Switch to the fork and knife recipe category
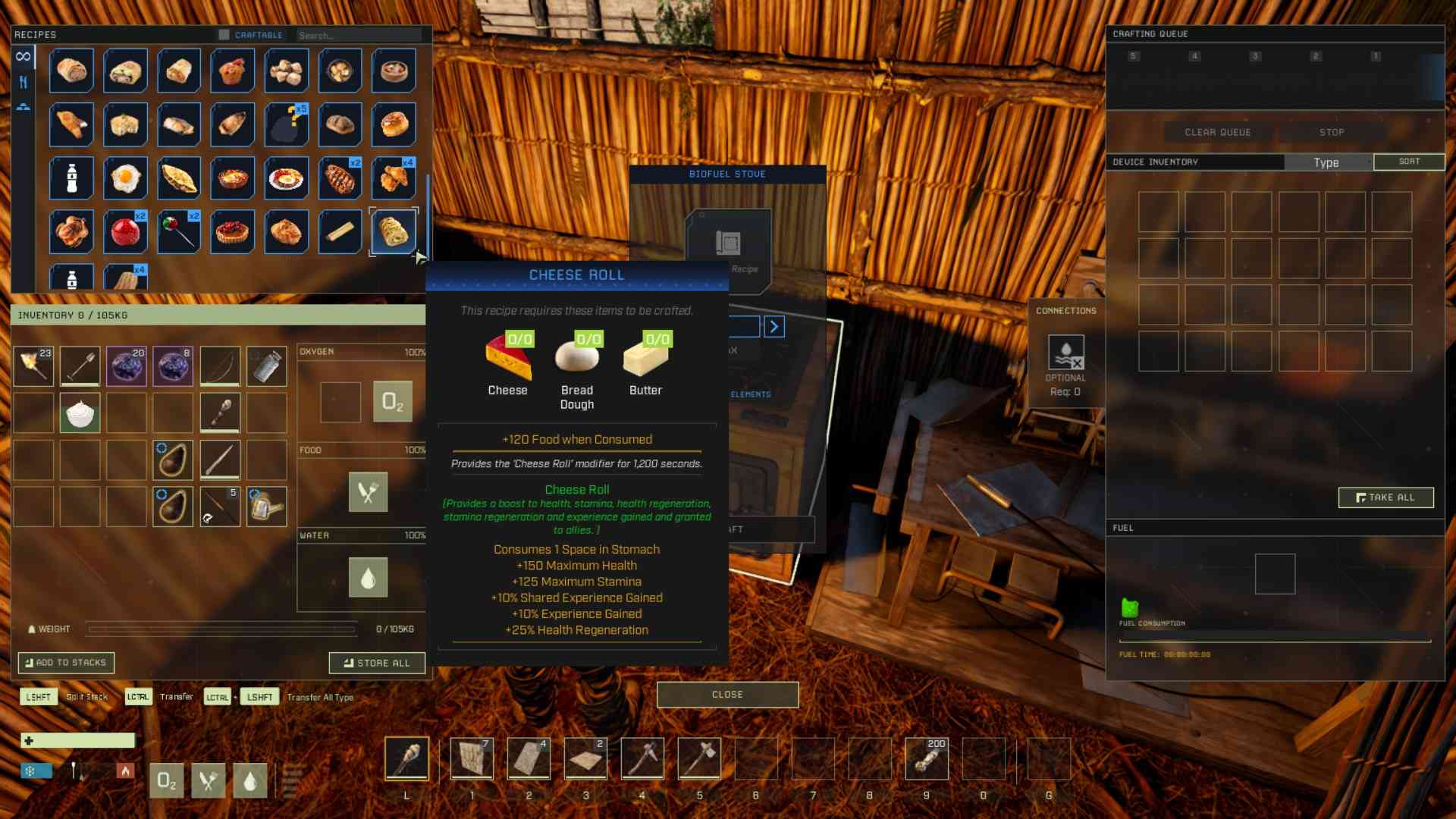The width and height of the screenshot is (1456, 819). 24,82
